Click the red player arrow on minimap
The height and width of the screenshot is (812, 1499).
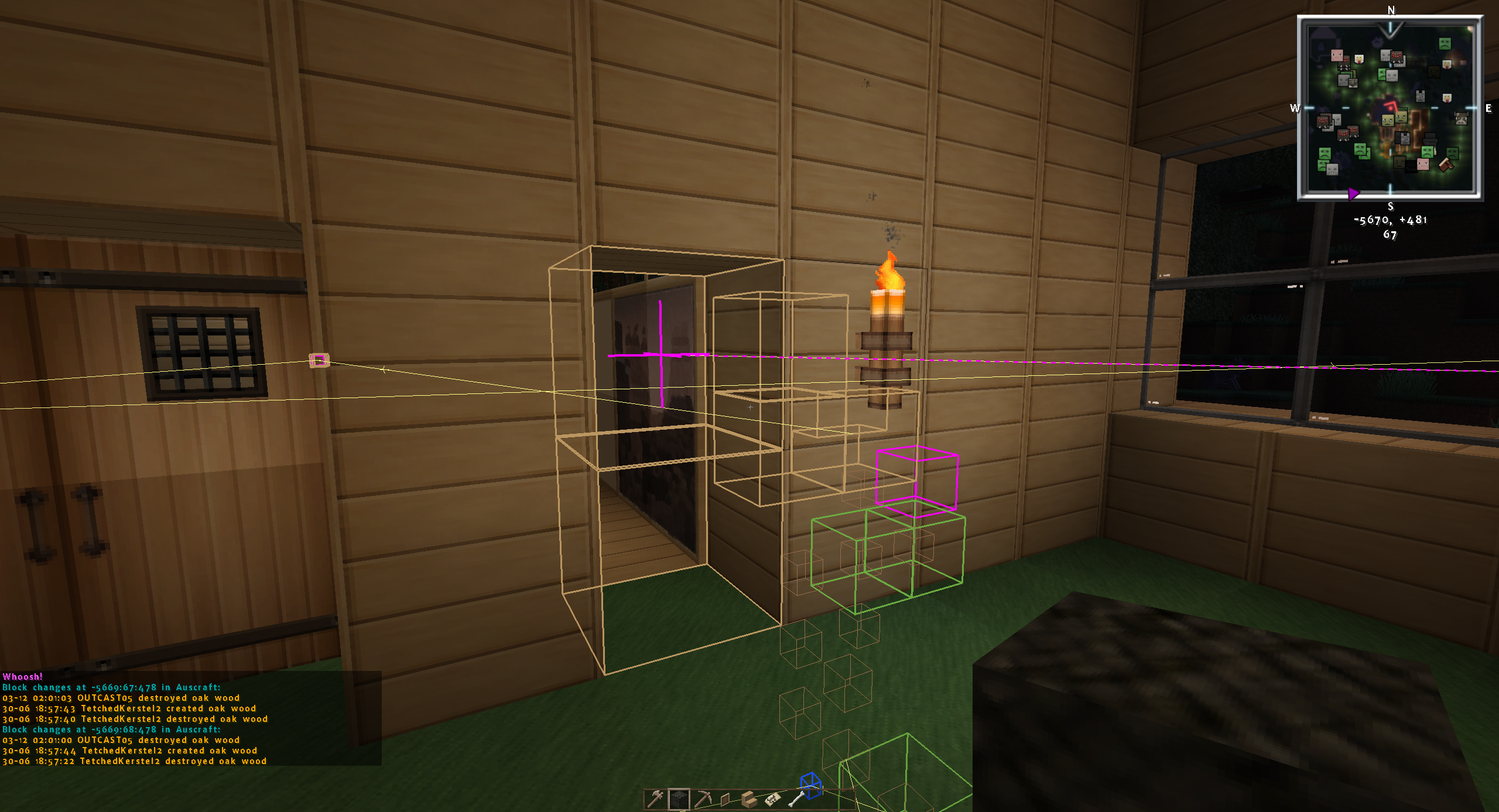pyautogui.click(x=1391, y=107)
